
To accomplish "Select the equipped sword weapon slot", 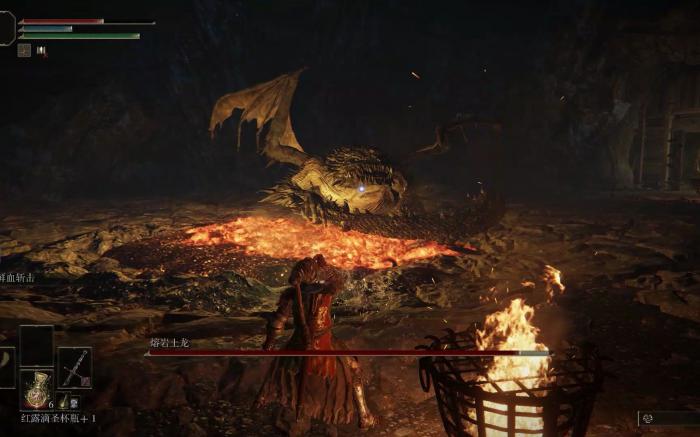I will click(x=74, y=367).
